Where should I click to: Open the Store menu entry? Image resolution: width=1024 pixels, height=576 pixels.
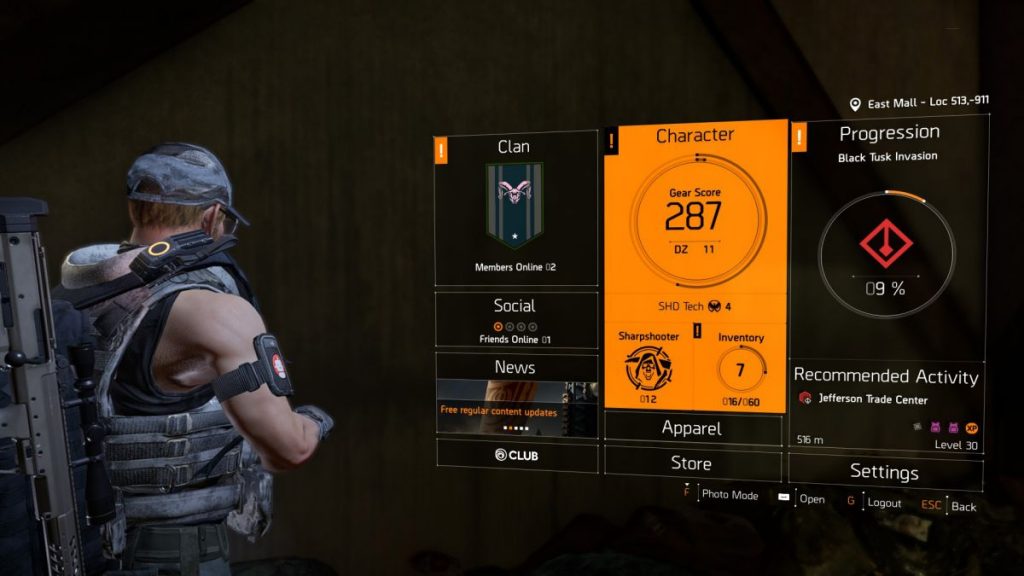click(692, 463)
